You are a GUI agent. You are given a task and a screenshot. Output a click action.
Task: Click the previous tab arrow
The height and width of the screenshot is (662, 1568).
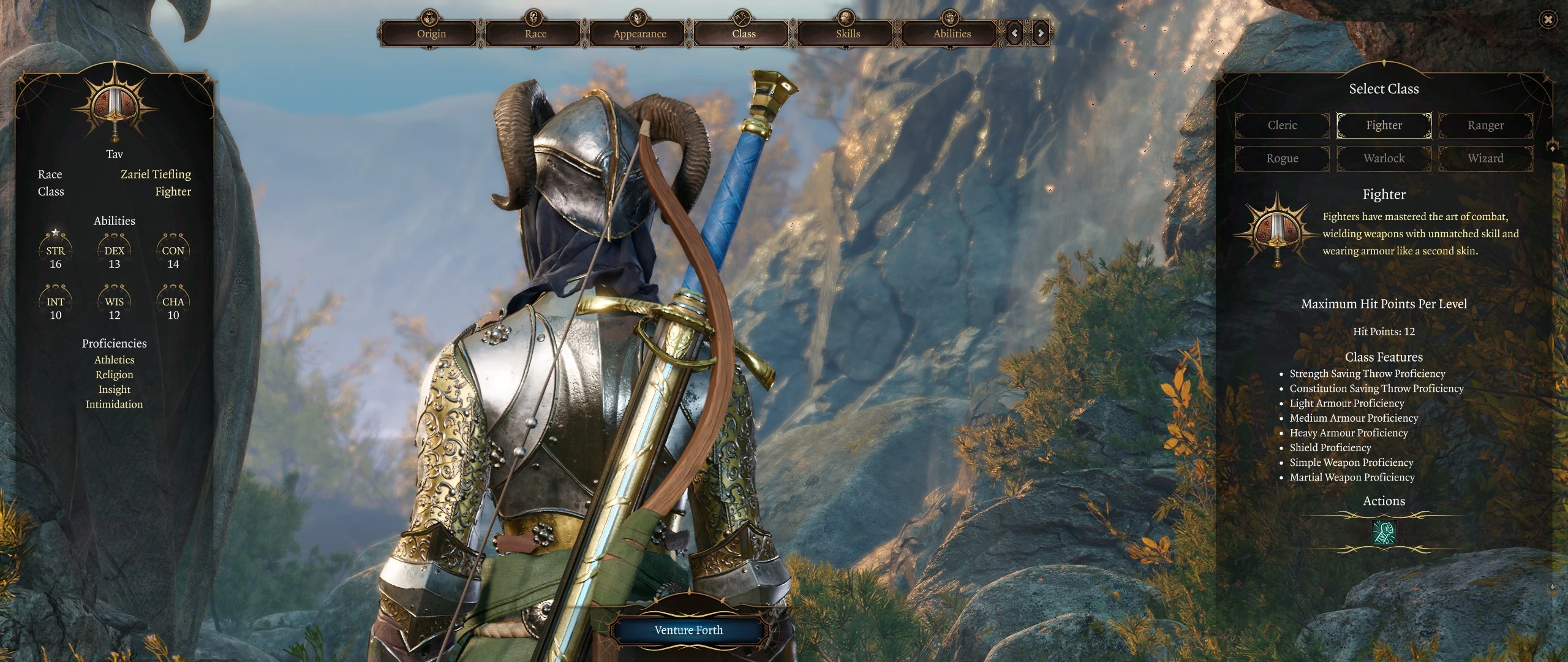coord(1015,33)
